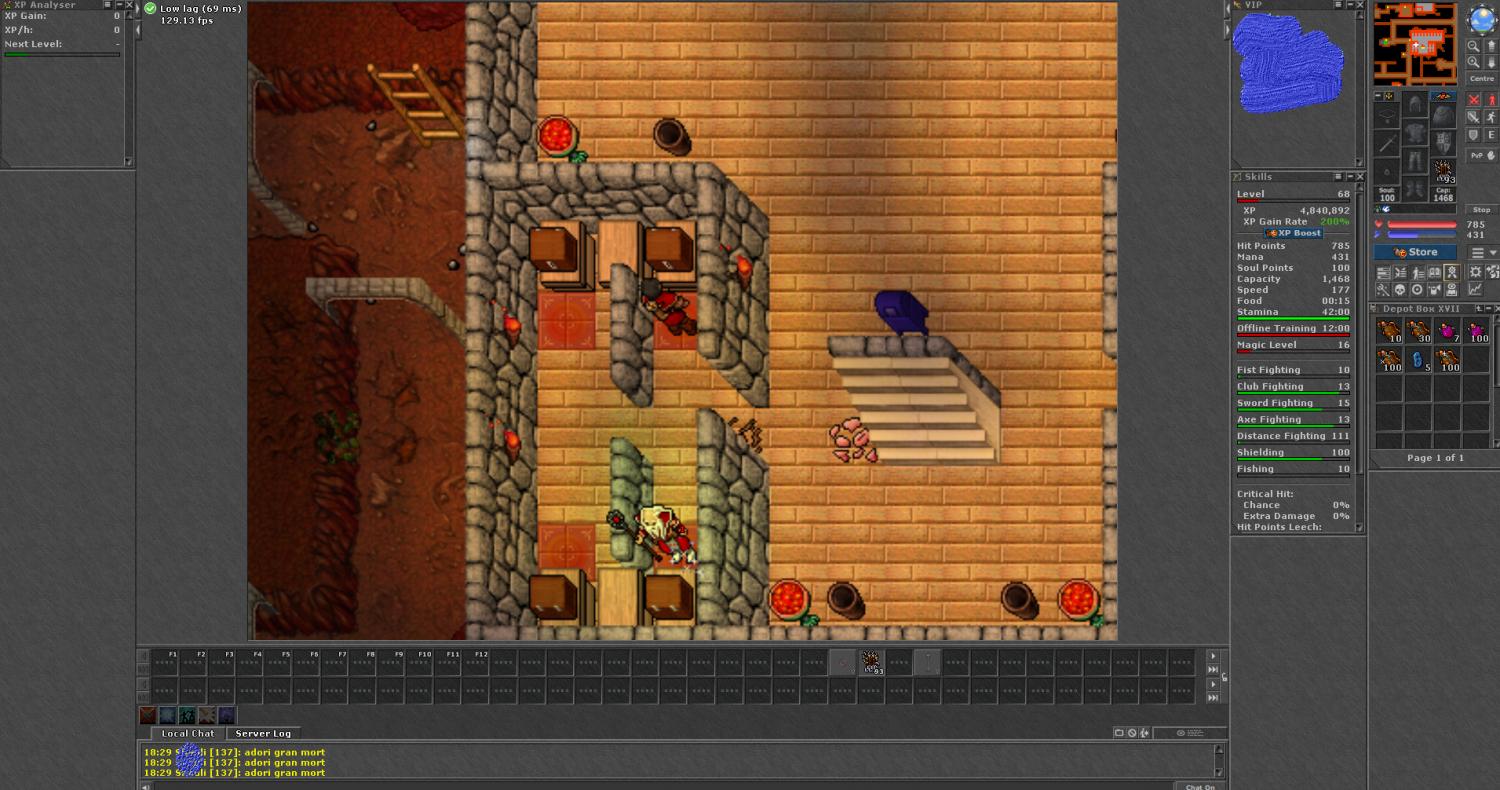Toggle the PvP mode button
Image resolution: width=1500 pixels, height=790 pixels.
tap(1481, 155)
